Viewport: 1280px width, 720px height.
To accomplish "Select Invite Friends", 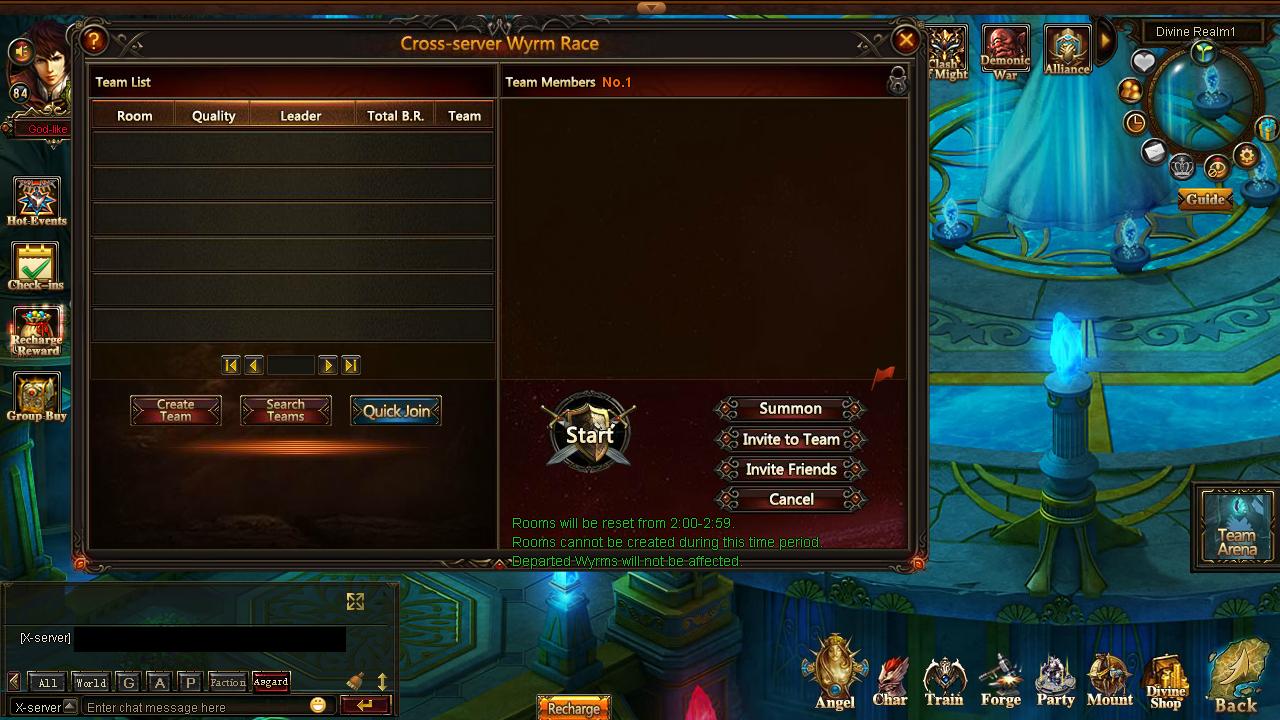I will pos(790,469).
